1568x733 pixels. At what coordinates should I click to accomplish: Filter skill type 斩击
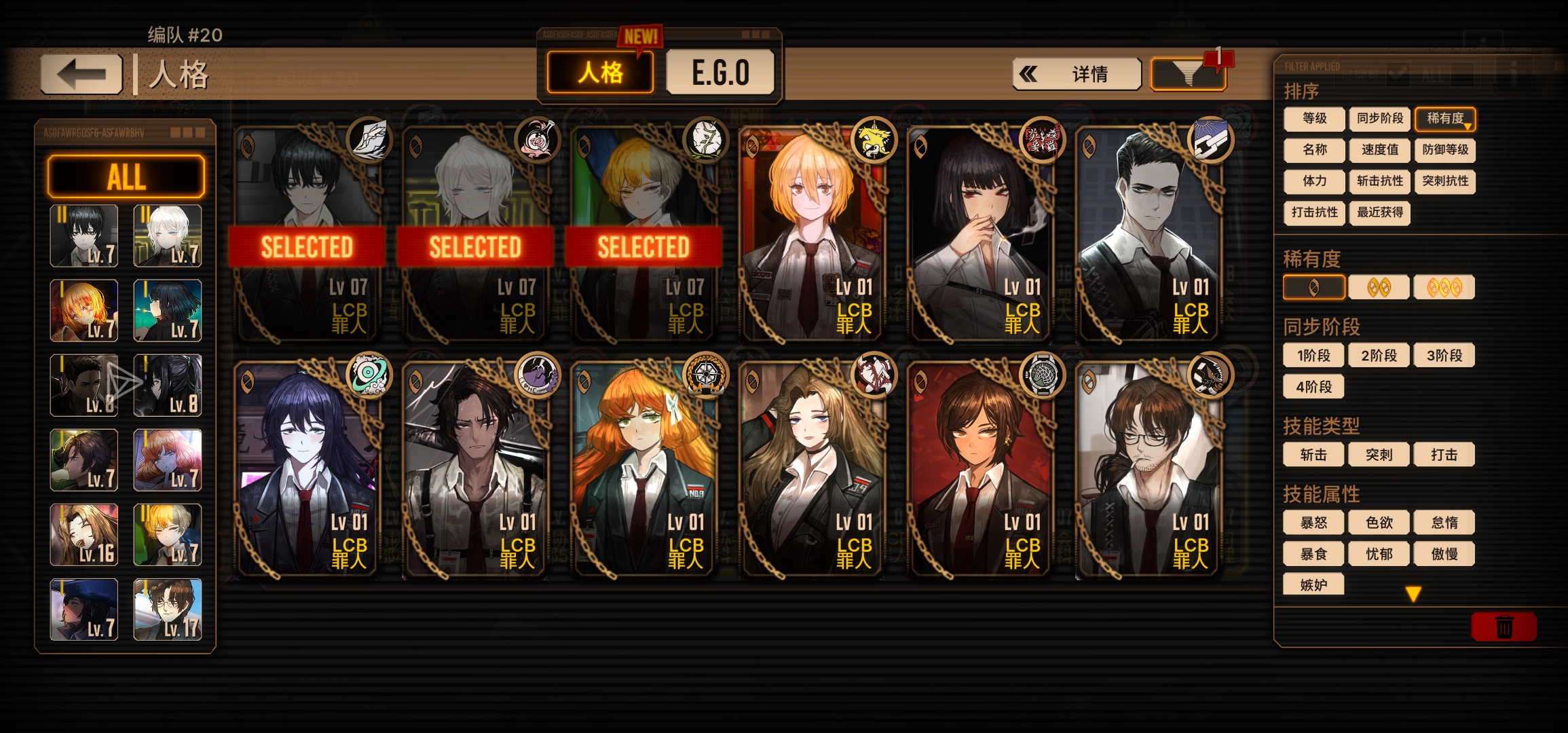click(1313, 455)
